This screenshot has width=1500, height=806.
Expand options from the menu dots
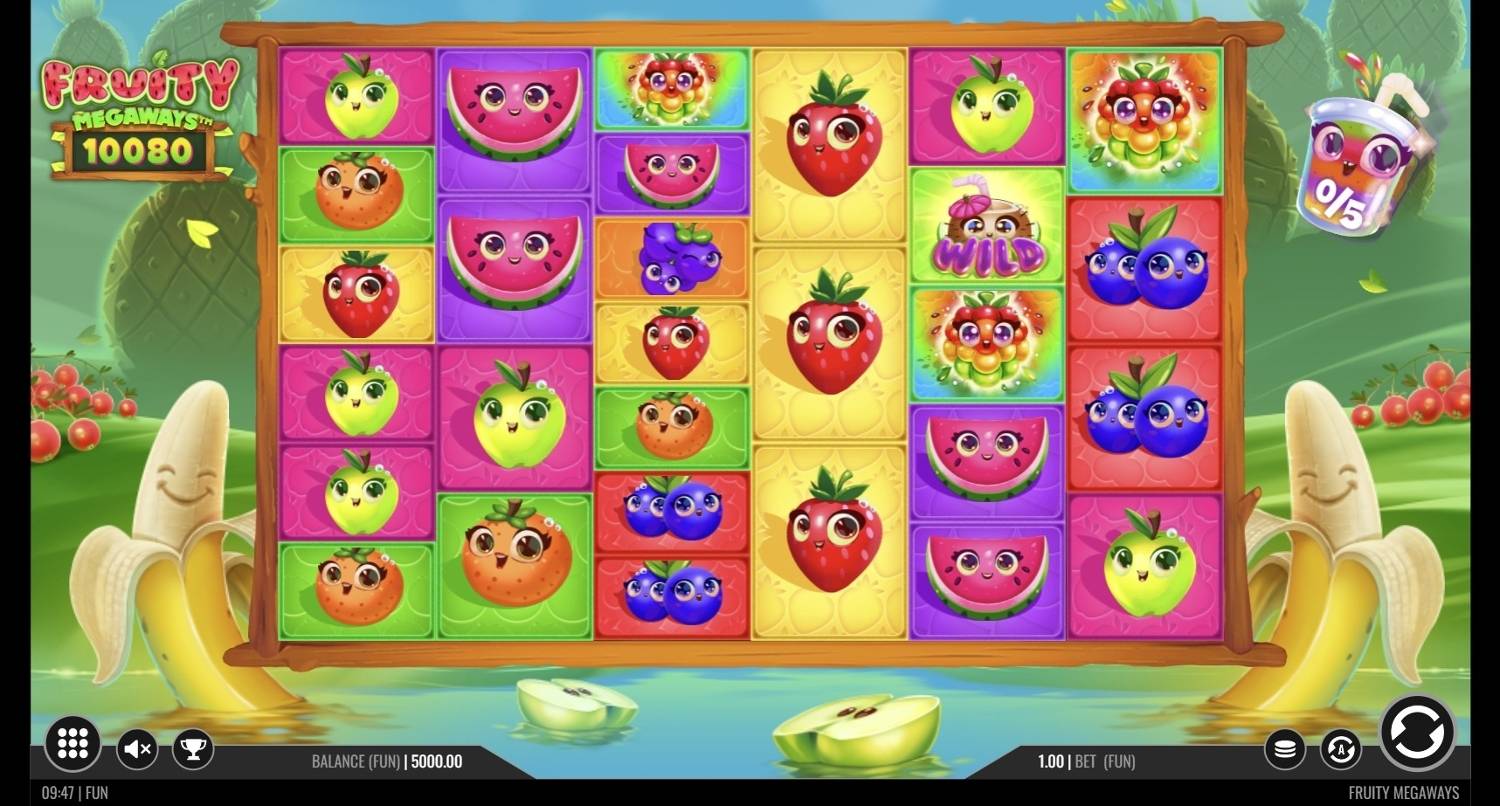point(71,744)
